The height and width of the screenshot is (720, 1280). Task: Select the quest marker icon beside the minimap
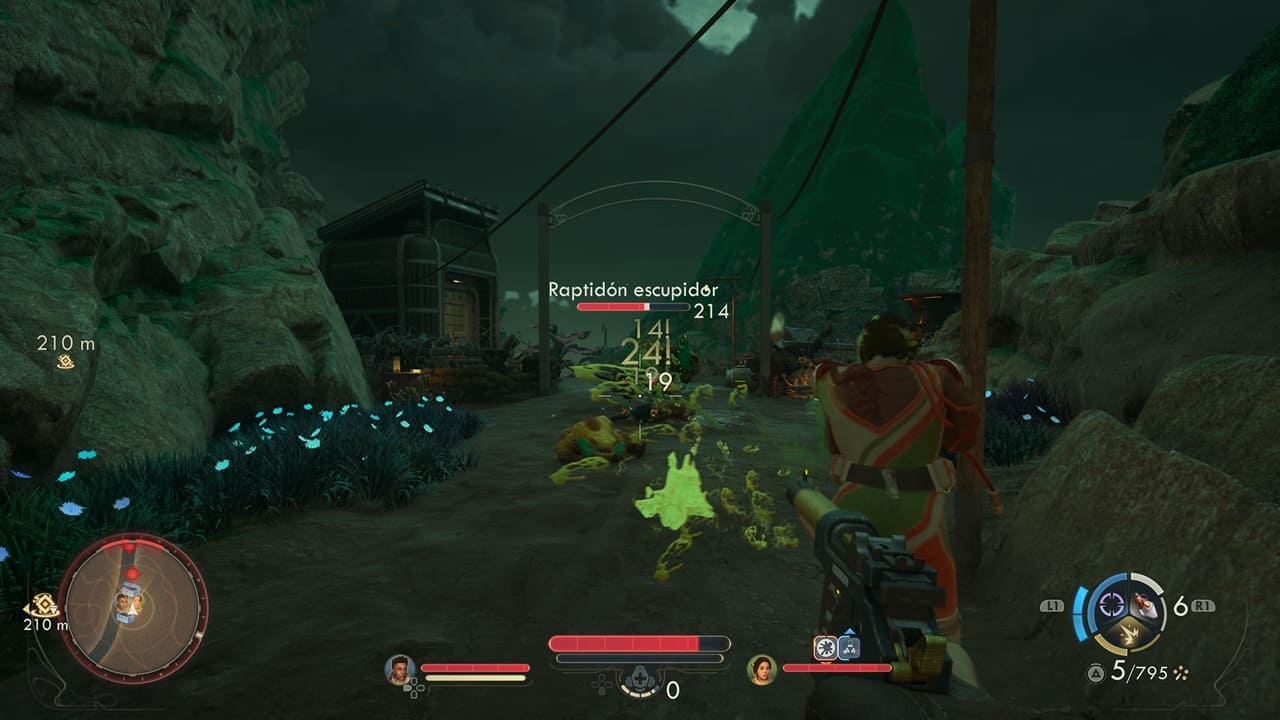click(42, 606)
